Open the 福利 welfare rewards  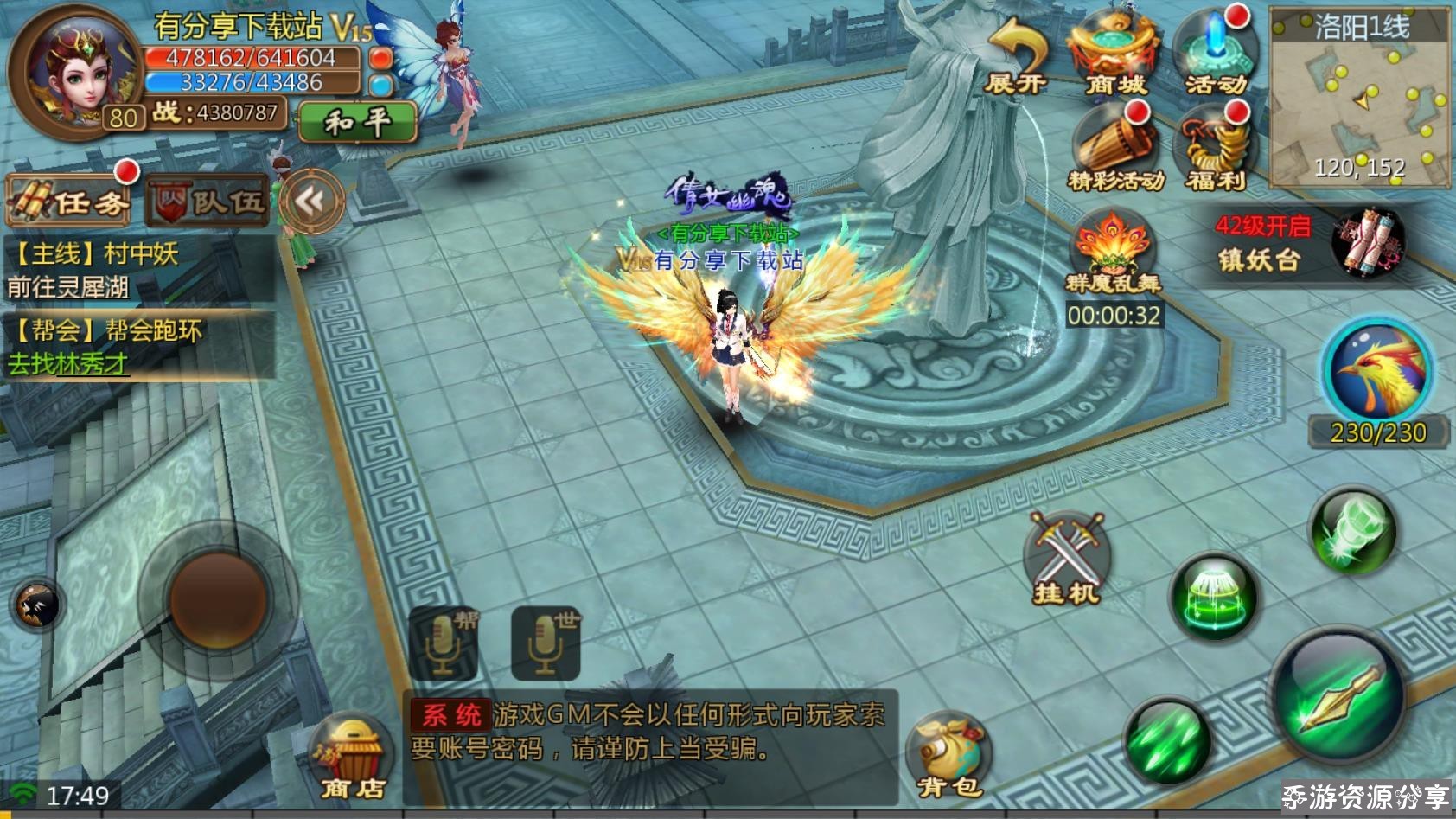click(1215, 149)
